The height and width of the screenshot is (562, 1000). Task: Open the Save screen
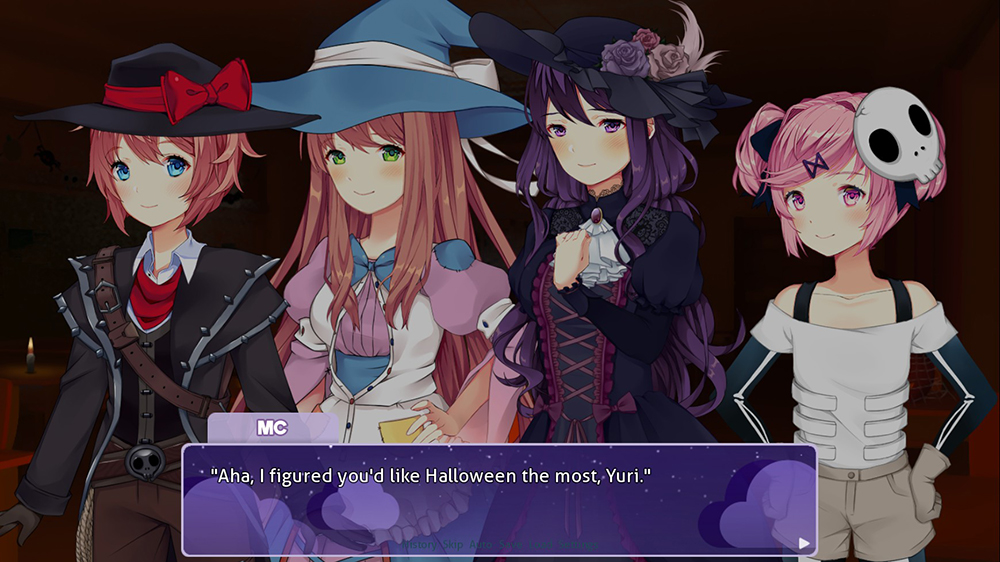click(x=511, y=545)
